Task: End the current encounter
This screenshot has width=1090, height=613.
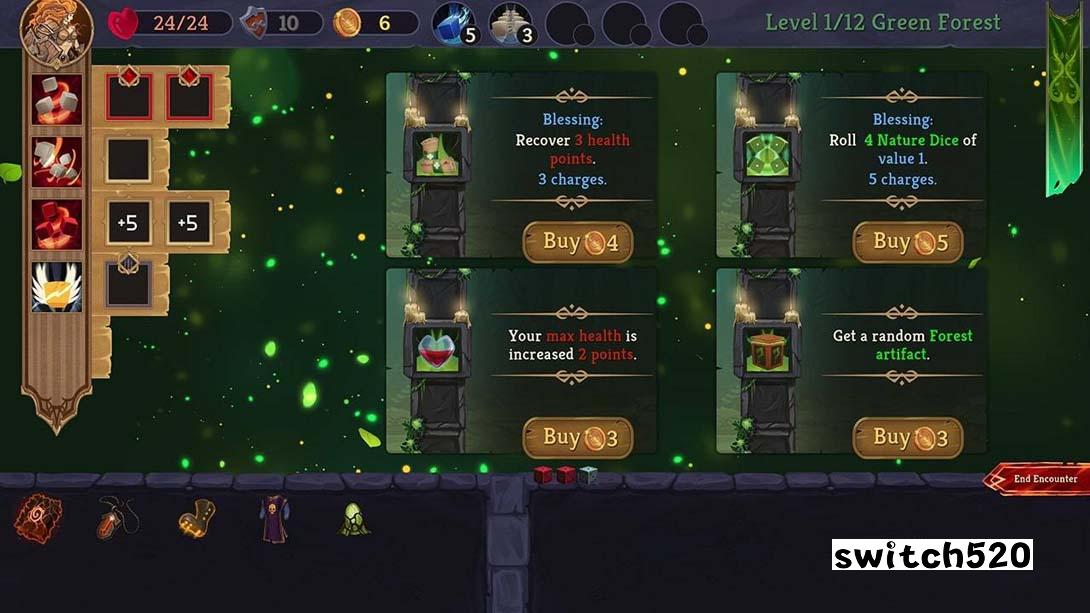Action: (1040, 479)
